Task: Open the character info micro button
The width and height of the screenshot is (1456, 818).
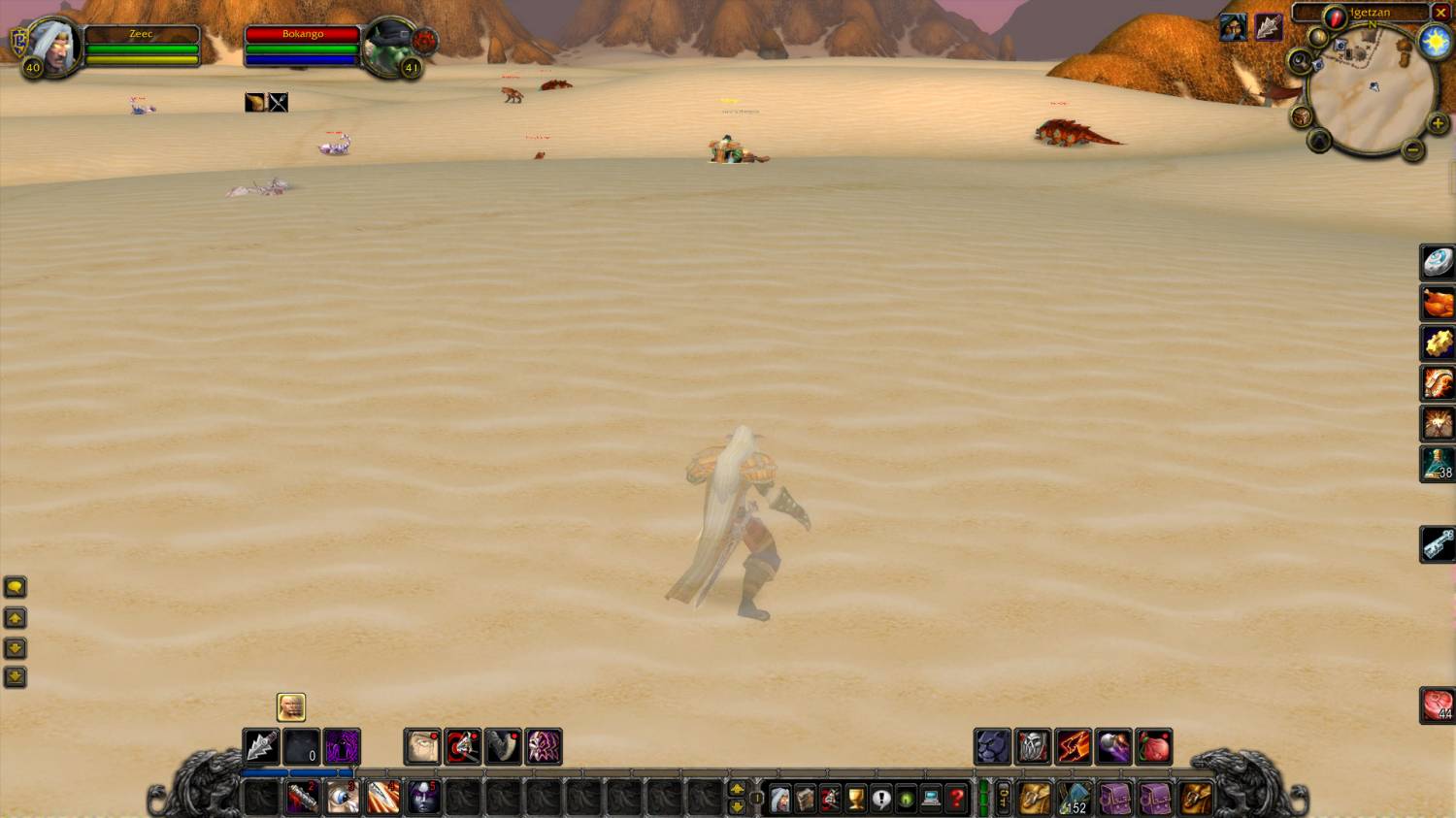Action: click(x=779, y=799)
